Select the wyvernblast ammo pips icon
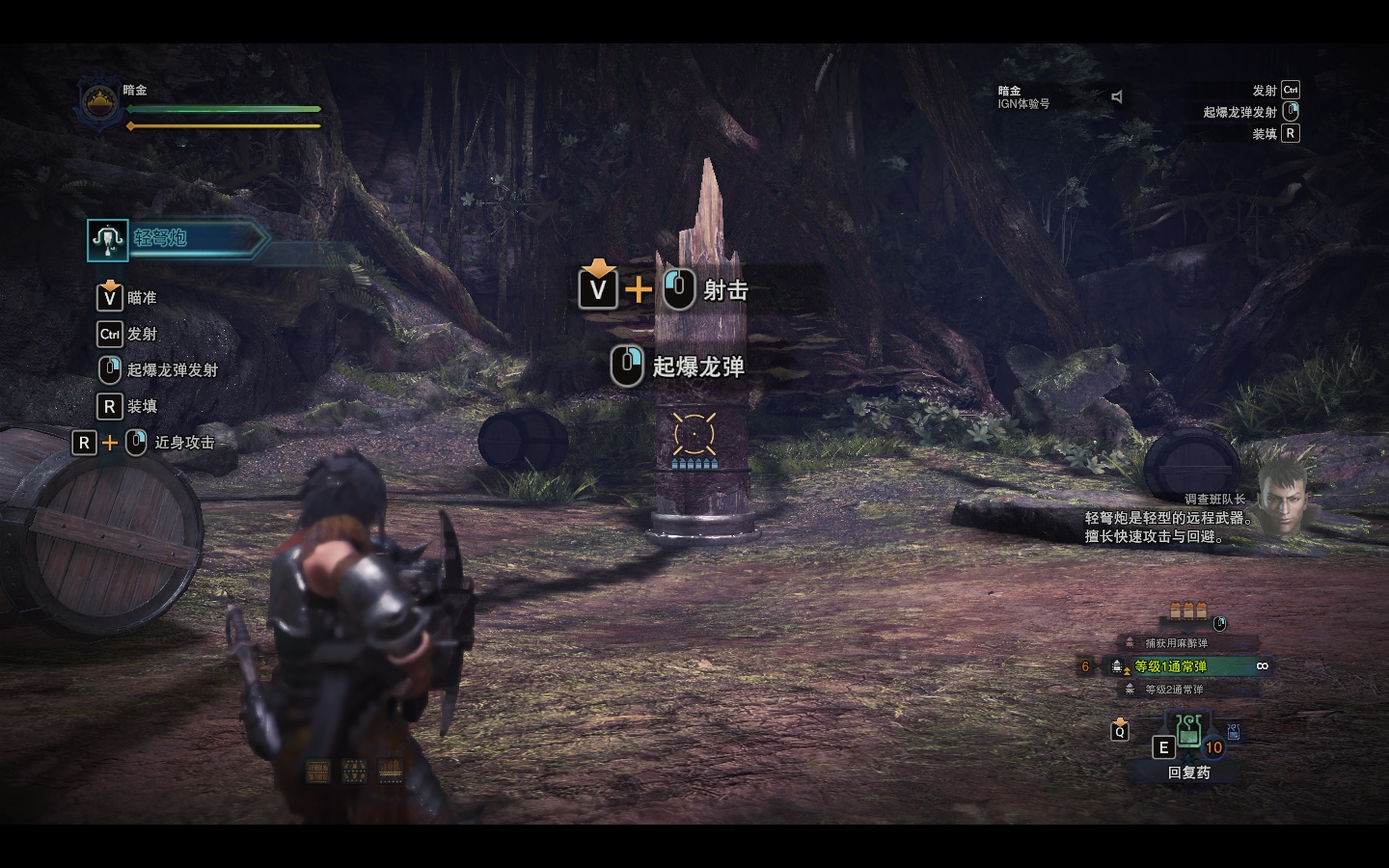 point(1188,610)
